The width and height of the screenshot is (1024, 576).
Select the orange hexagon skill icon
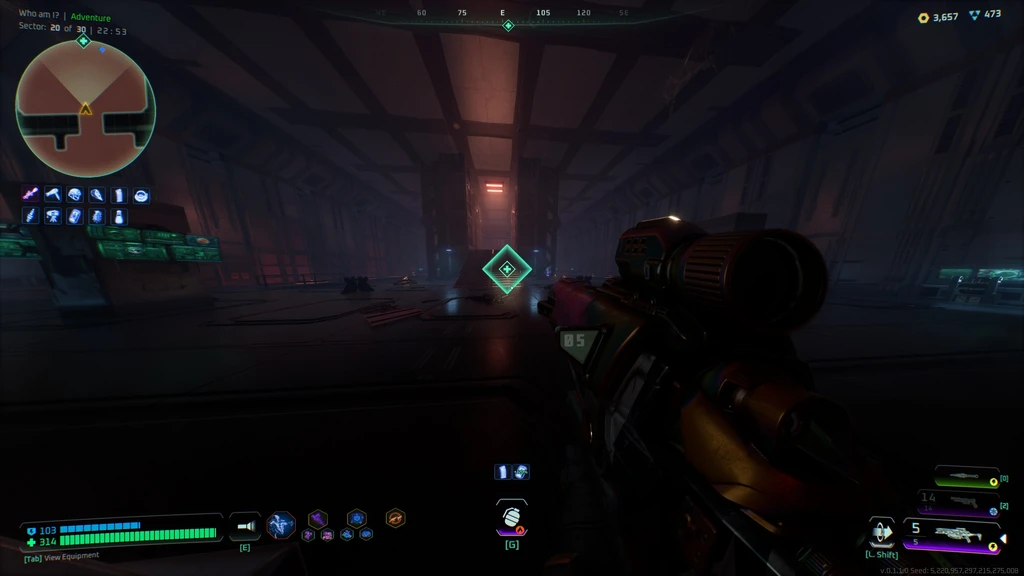point(395,518)
